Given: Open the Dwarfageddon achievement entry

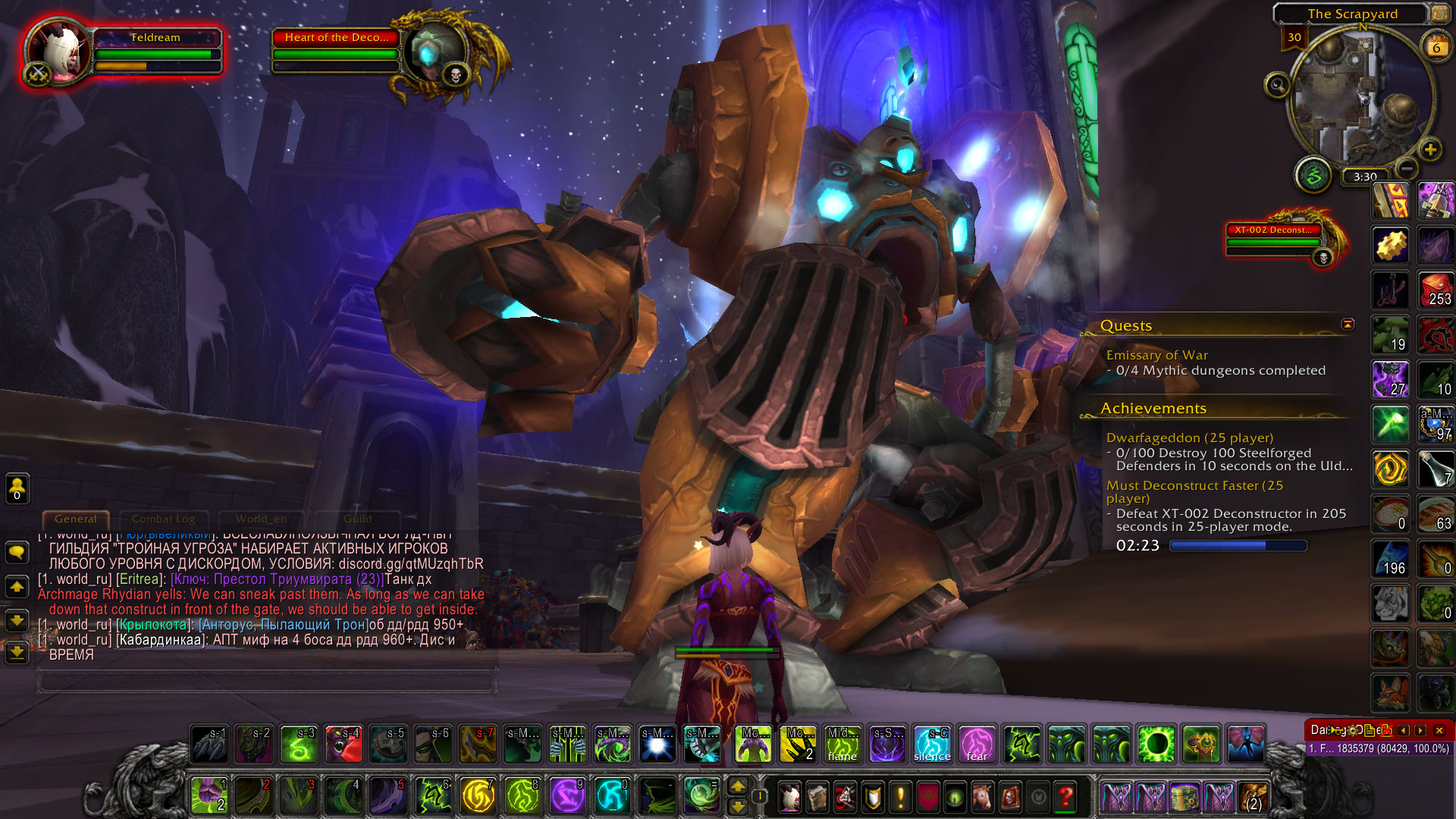Looking at the screenshot, I should pos(1189,438).
